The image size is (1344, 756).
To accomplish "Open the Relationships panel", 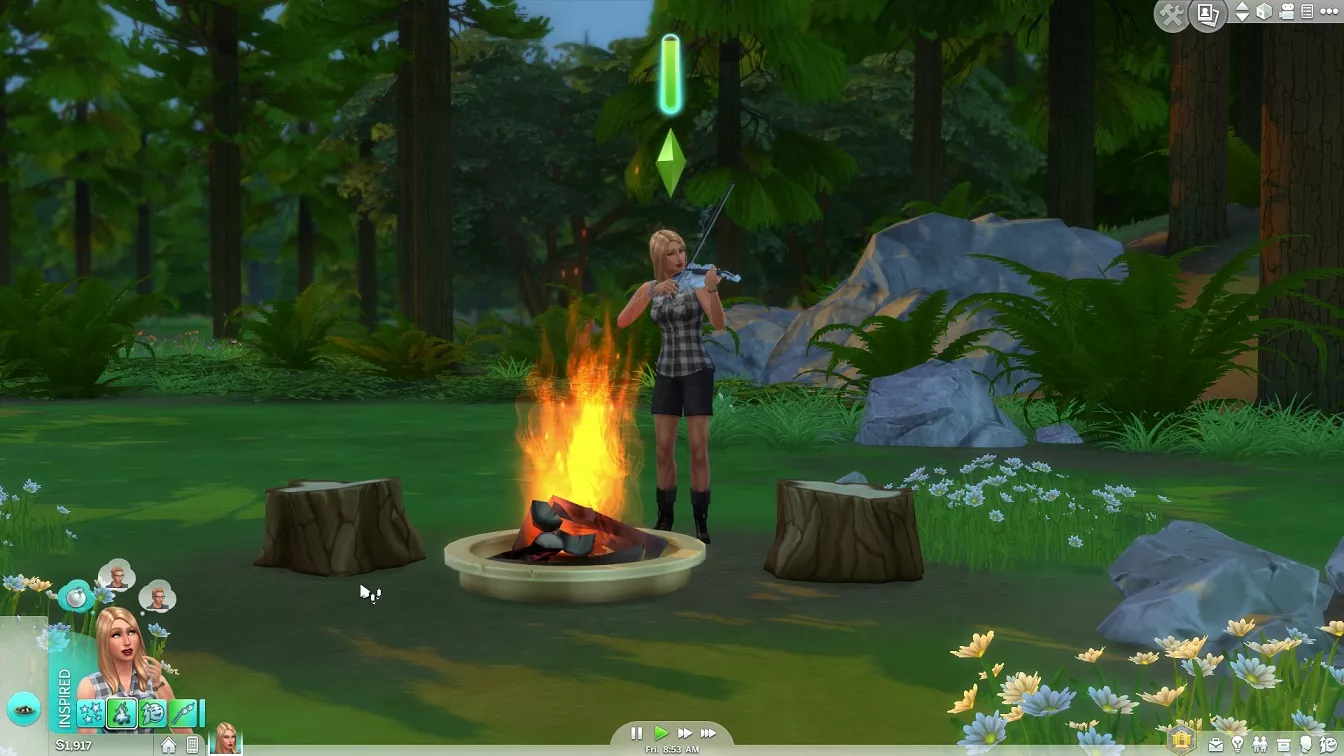I will tap(1260, 745).
